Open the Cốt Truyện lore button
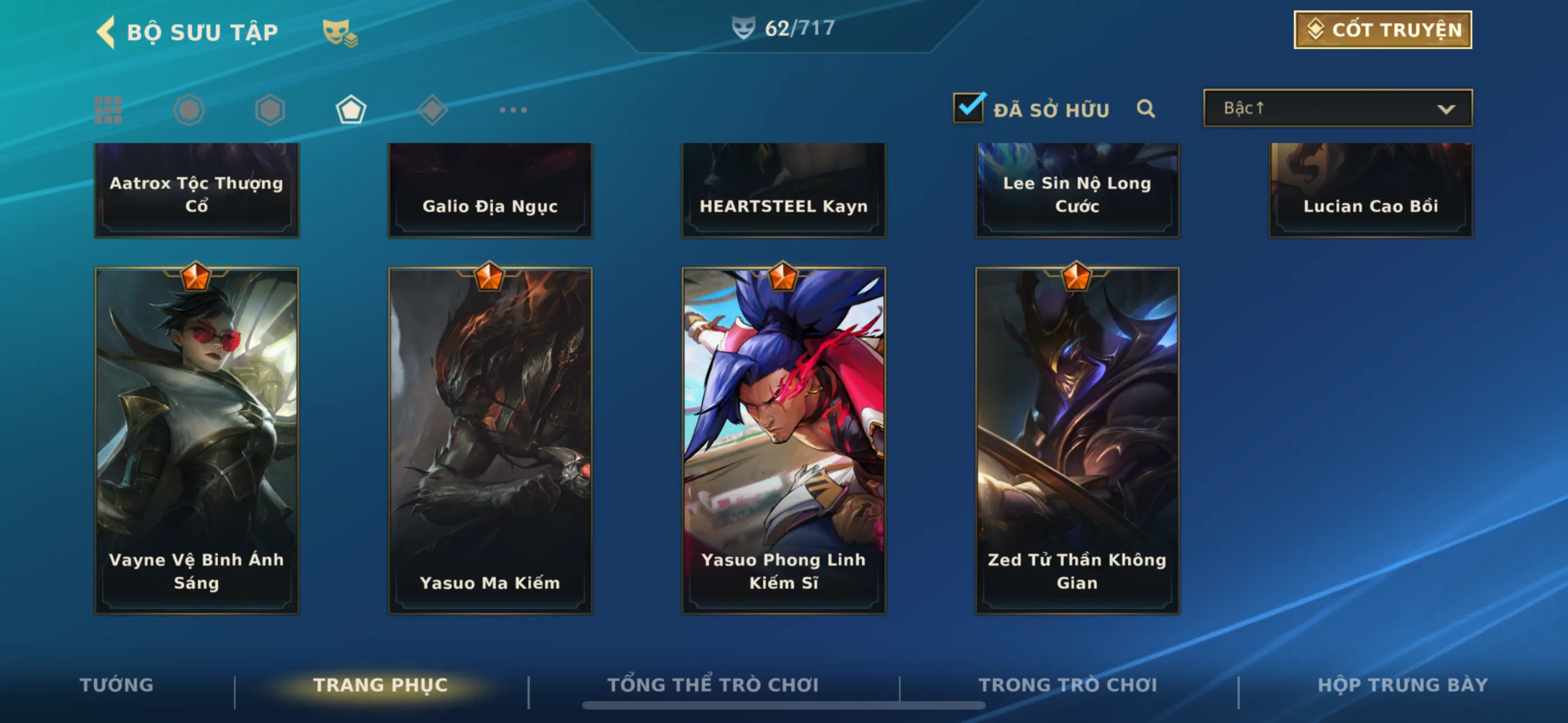This screenshot has height=723, width=1568. click(1382, 30)
